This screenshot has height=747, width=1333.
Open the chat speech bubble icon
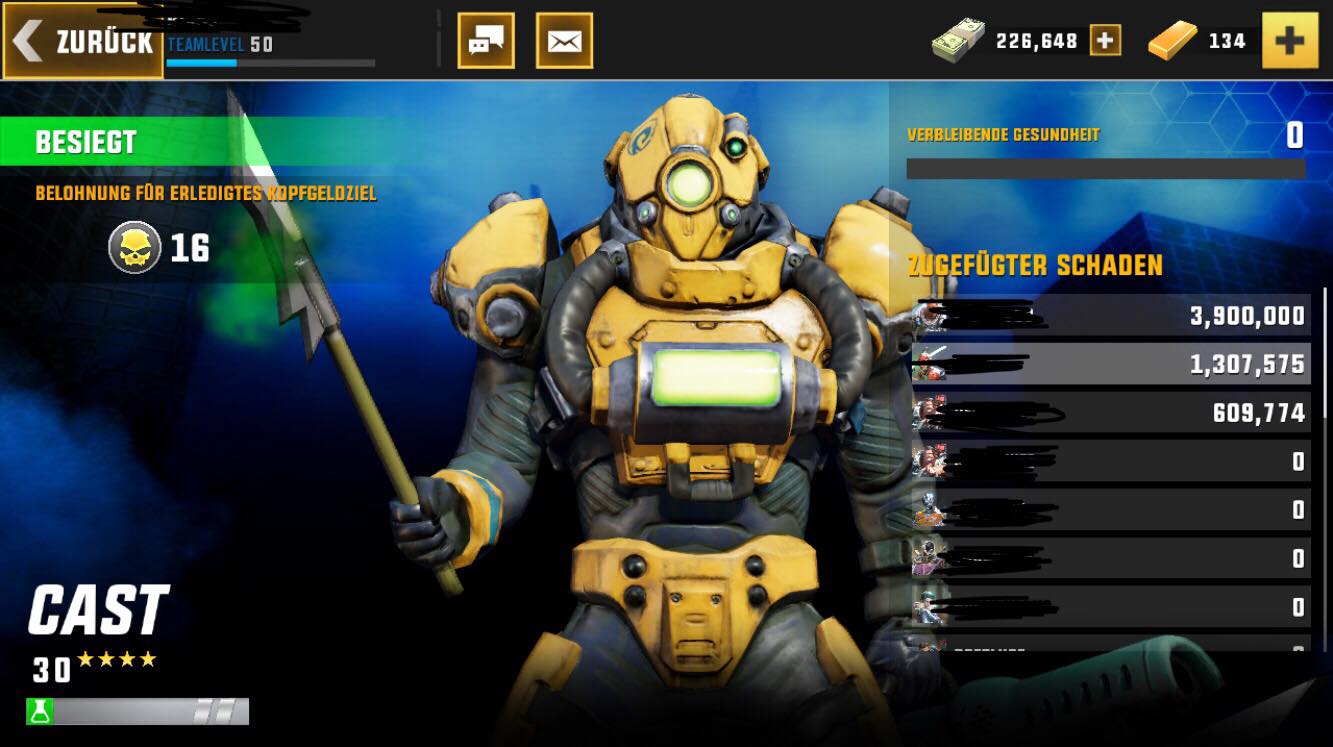pos(486,41)
